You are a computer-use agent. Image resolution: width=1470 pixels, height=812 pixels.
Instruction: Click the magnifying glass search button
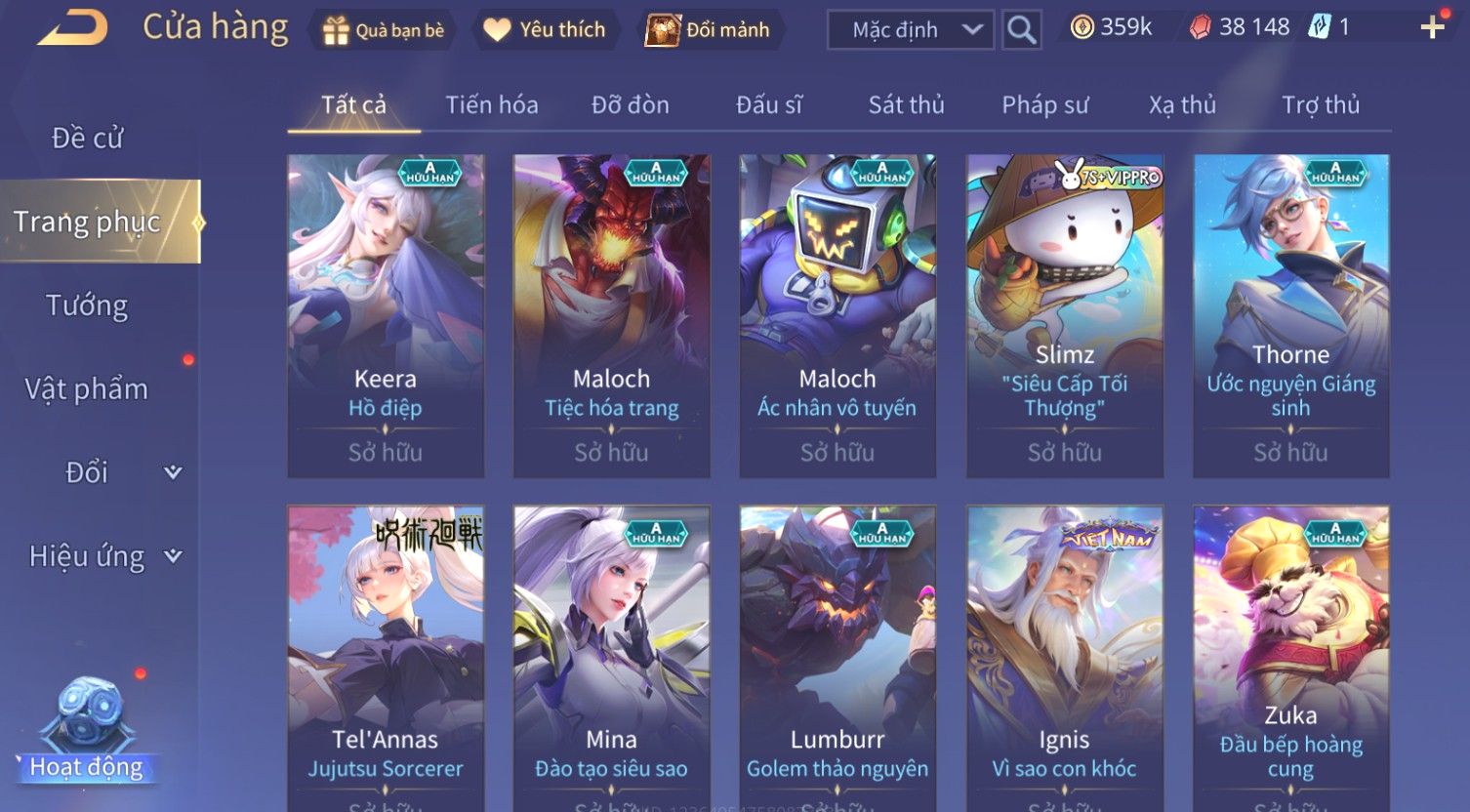coord(1021,30)
